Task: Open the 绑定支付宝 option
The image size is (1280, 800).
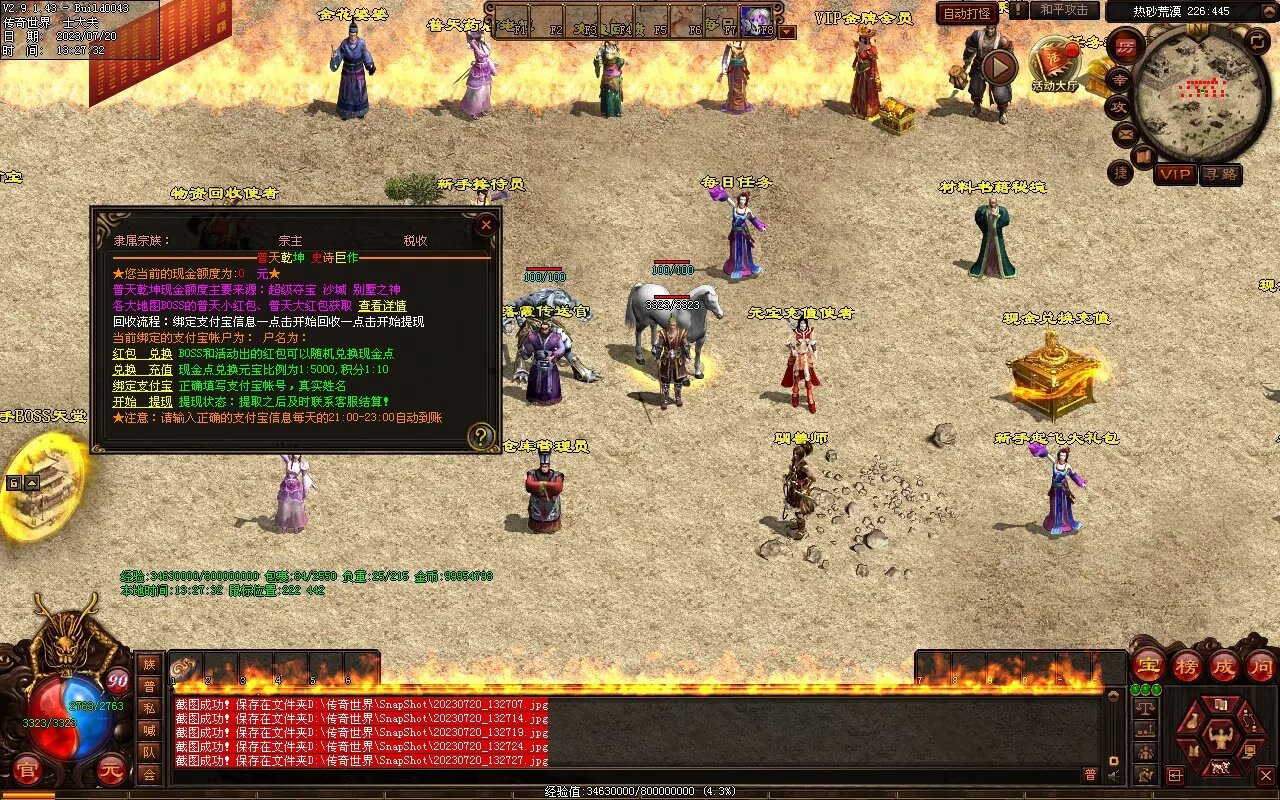Action: 142,386
